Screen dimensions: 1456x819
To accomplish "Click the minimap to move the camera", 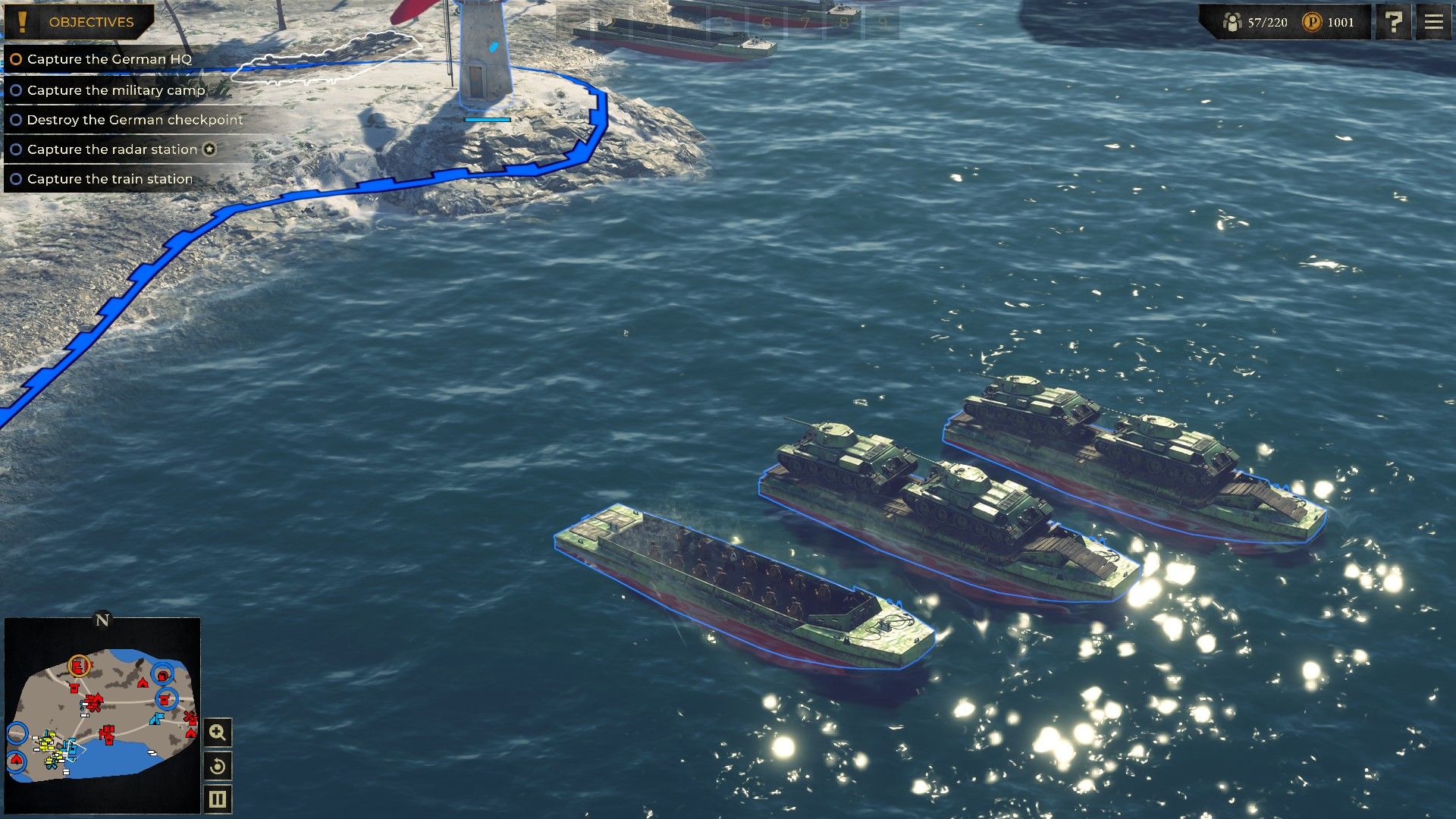I will [102, 714].
